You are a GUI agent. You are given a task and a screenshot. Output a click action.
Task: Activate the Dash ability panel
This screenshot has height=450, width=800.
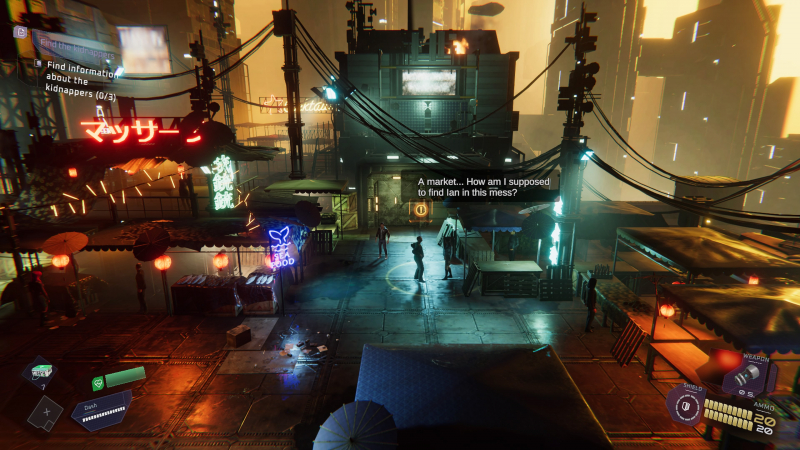point(101,411)
